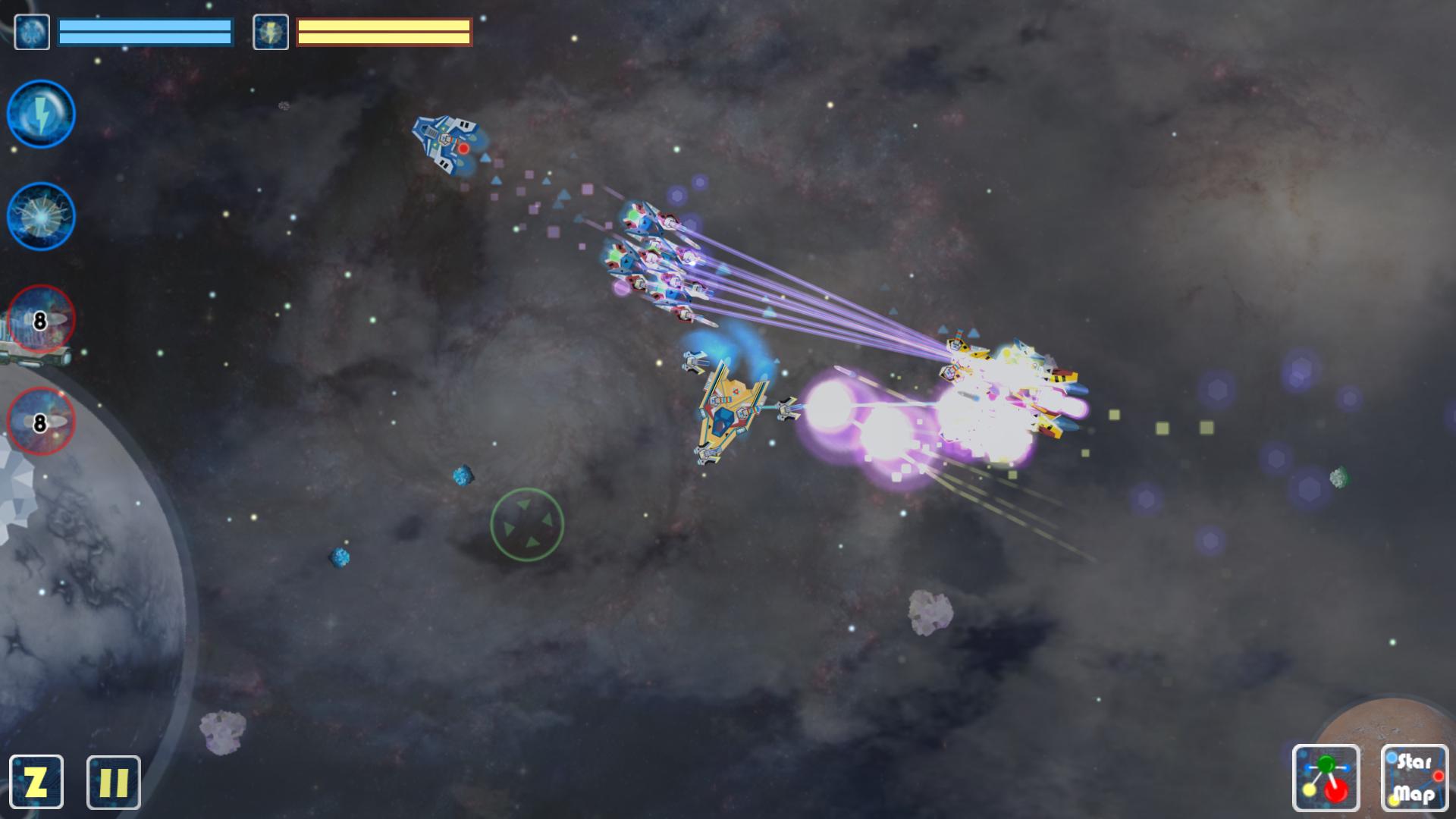Select the Z special weapon icon

pyautogui.click(x=38, y=782)
